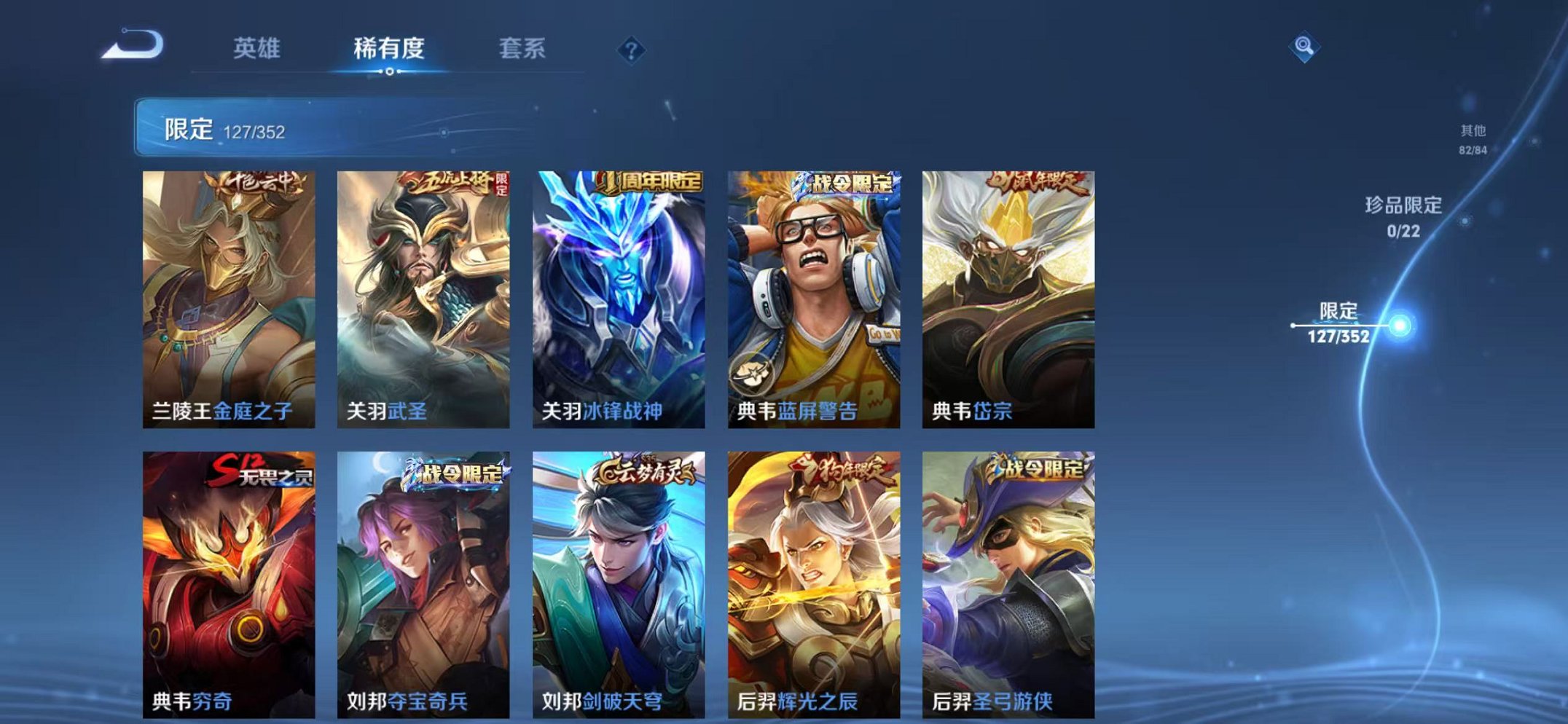Viewport: 1568px width, 724px height.
Task: Click the help question mark icon
Action: tap(632, 50)
